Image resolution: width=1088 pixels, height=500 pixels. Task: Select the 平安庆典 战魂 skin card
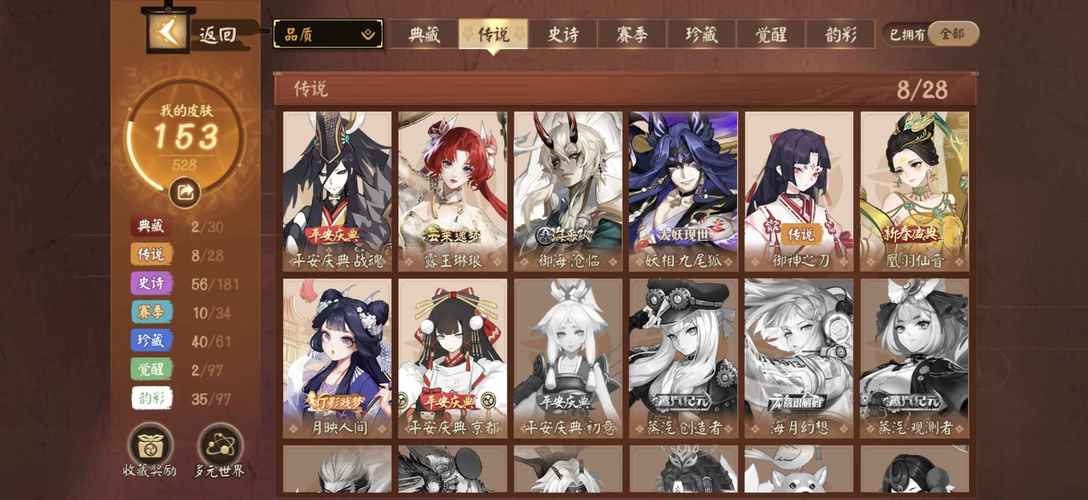point(337,191)
